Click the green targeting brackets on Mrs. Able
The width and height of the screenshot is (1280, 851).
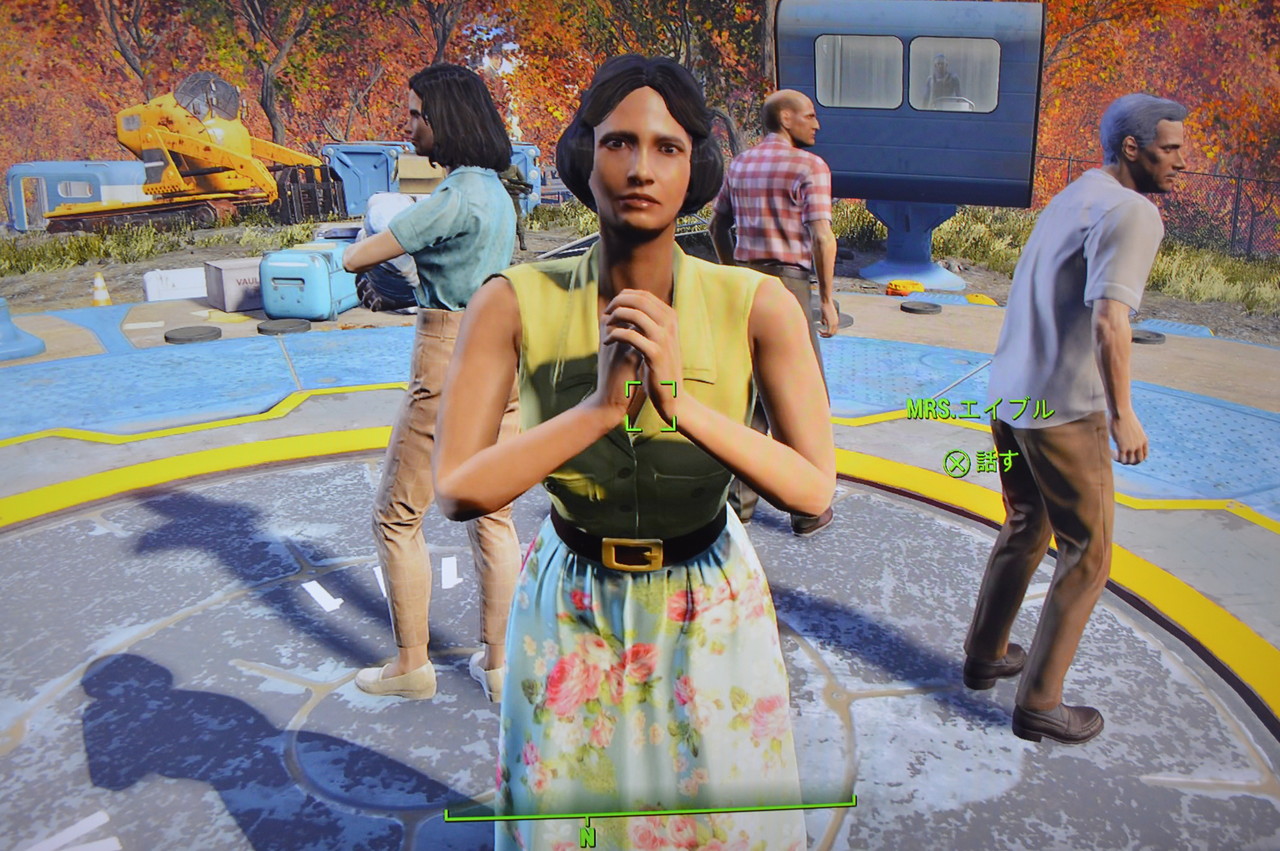[650, 404]
